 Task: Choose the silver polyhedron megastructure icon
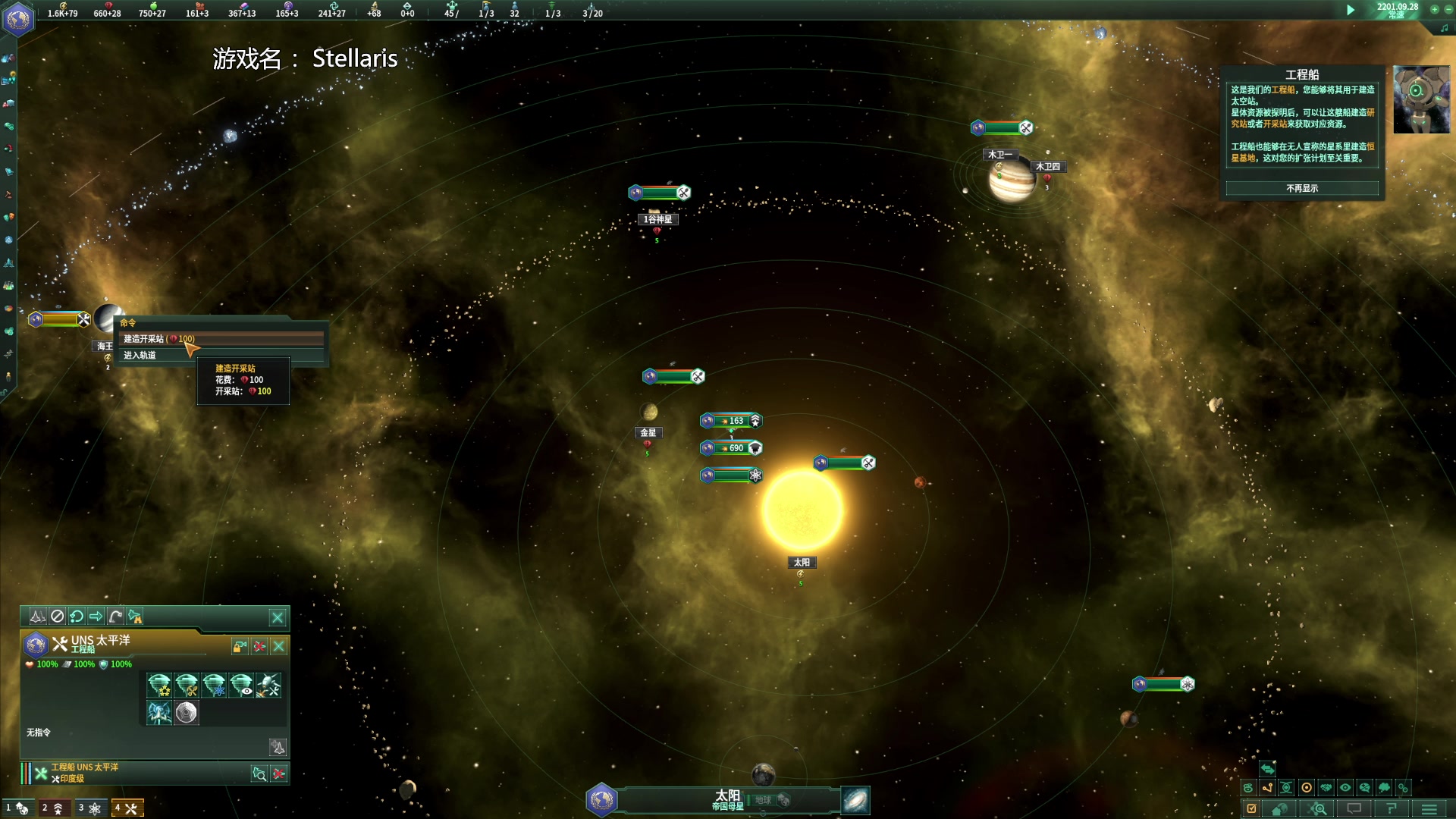click(x=187, y=713)
